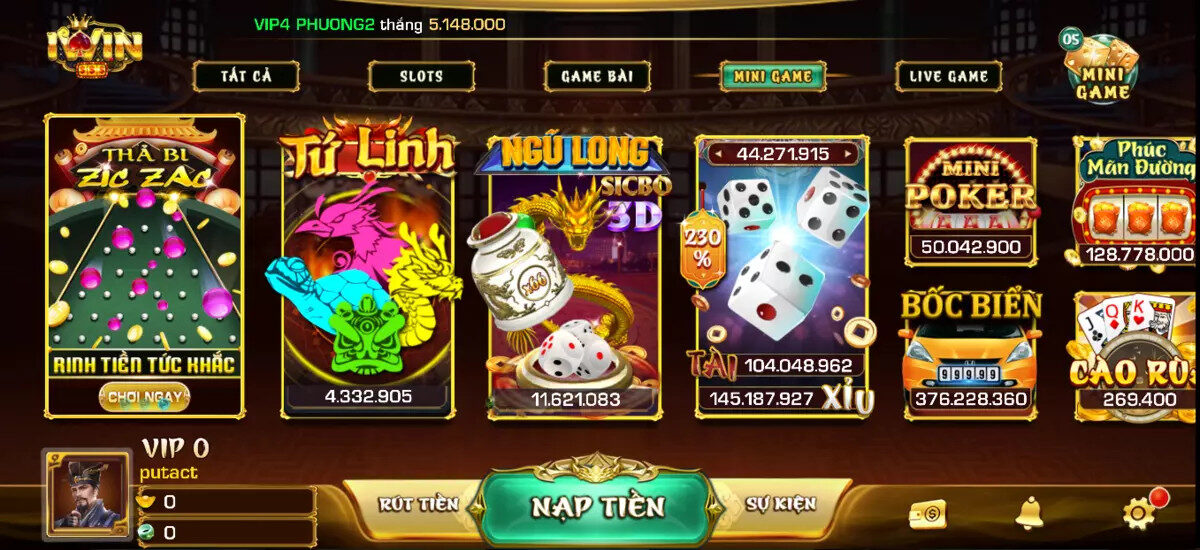
Task: Open the dice Mini Game icon
Action: (1101, 68)
